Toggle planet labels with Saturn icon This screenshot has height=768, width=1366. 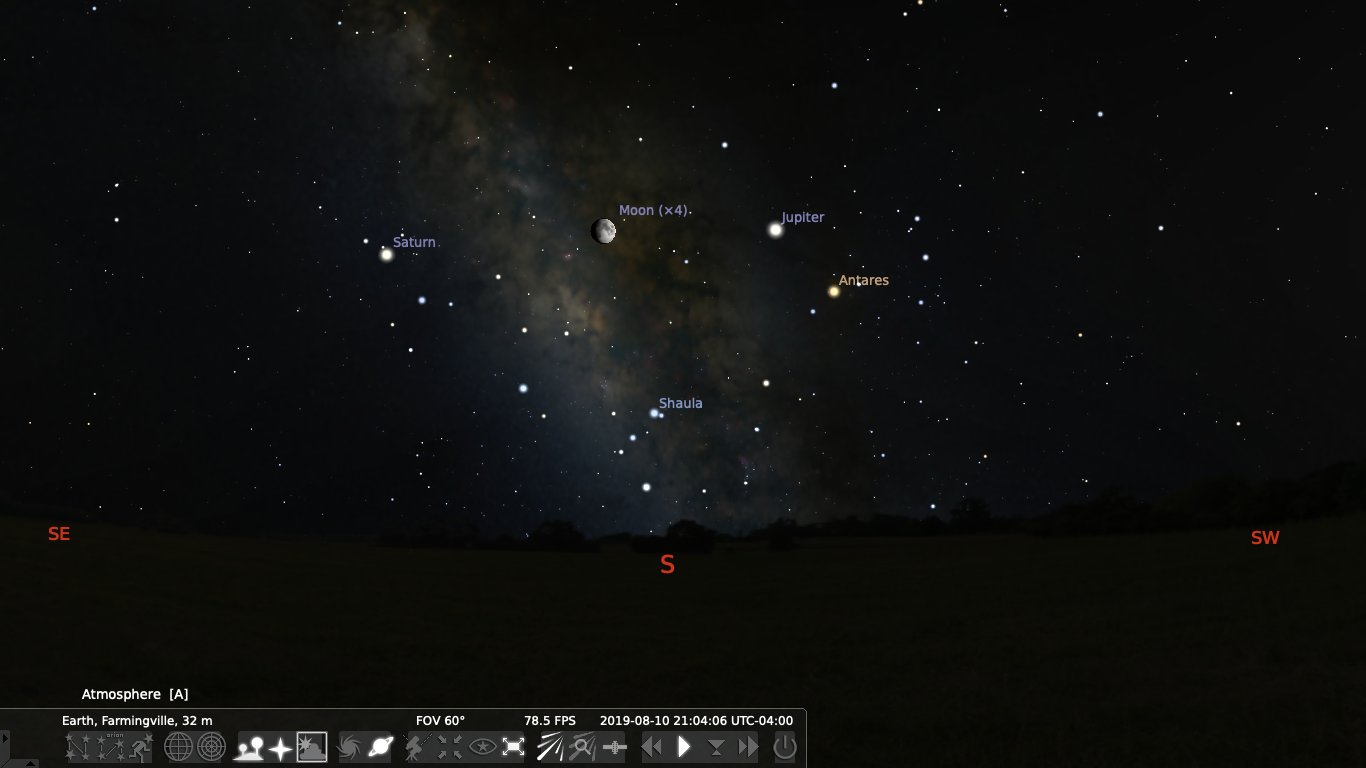point(381,747)
